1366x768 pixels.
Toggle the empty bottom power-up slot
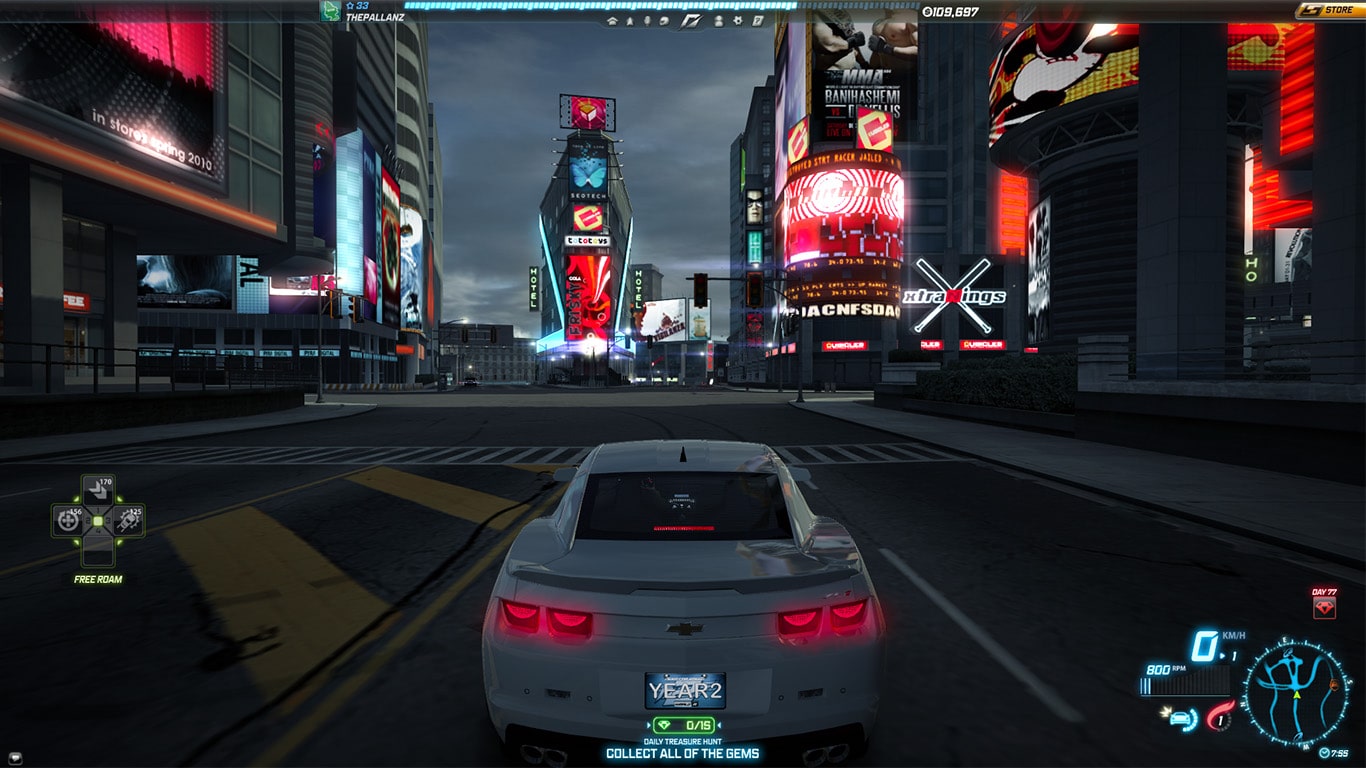[x=98, y=552]
